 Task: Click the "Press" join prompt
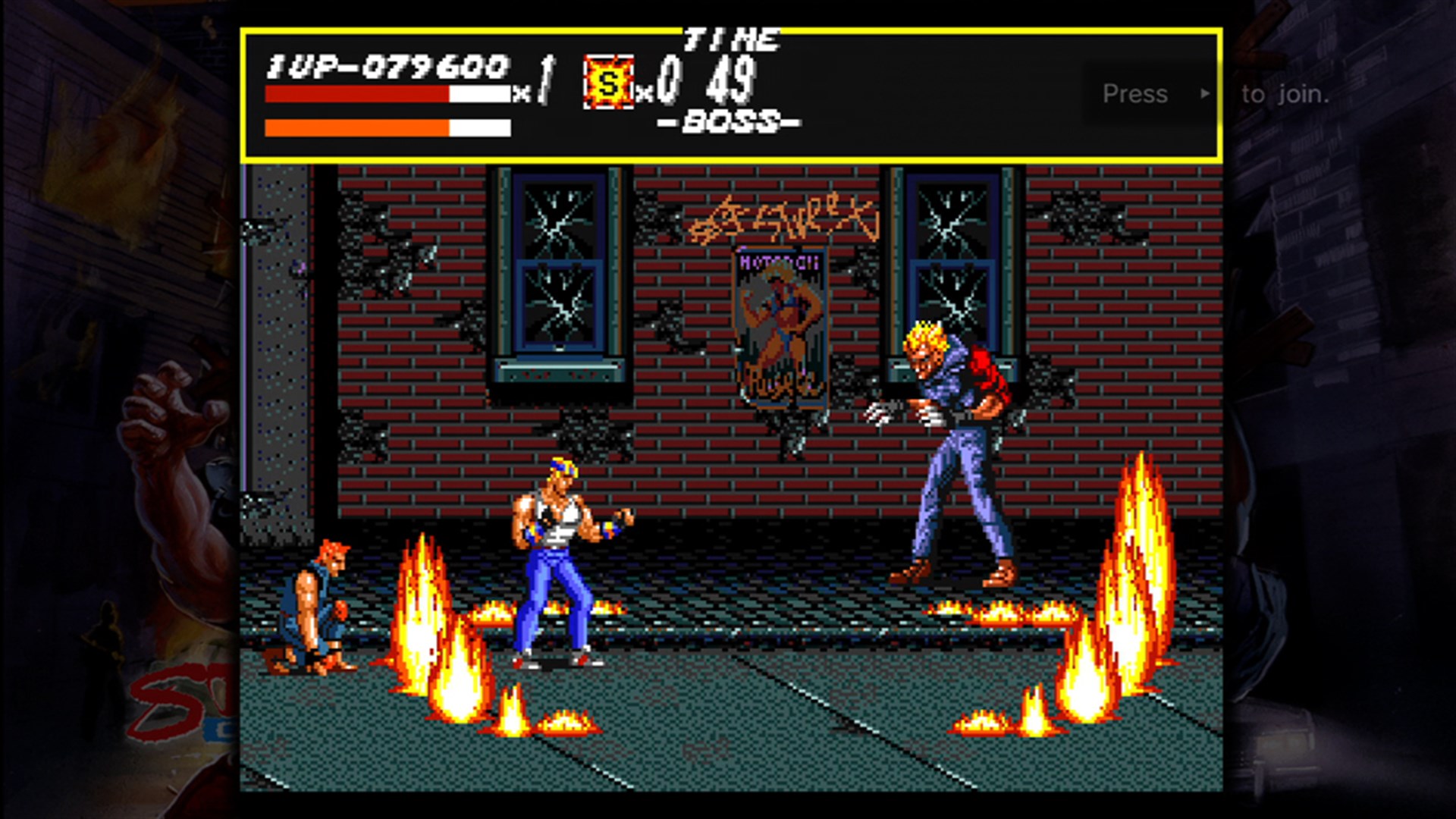1135,94
